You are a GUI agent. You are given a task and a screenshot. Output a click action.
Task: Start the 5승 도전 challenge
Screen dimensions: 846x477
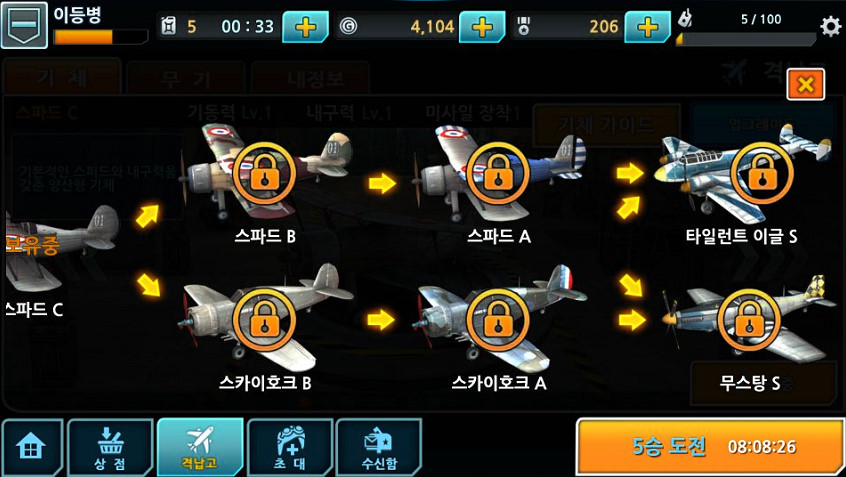[710, 446]
